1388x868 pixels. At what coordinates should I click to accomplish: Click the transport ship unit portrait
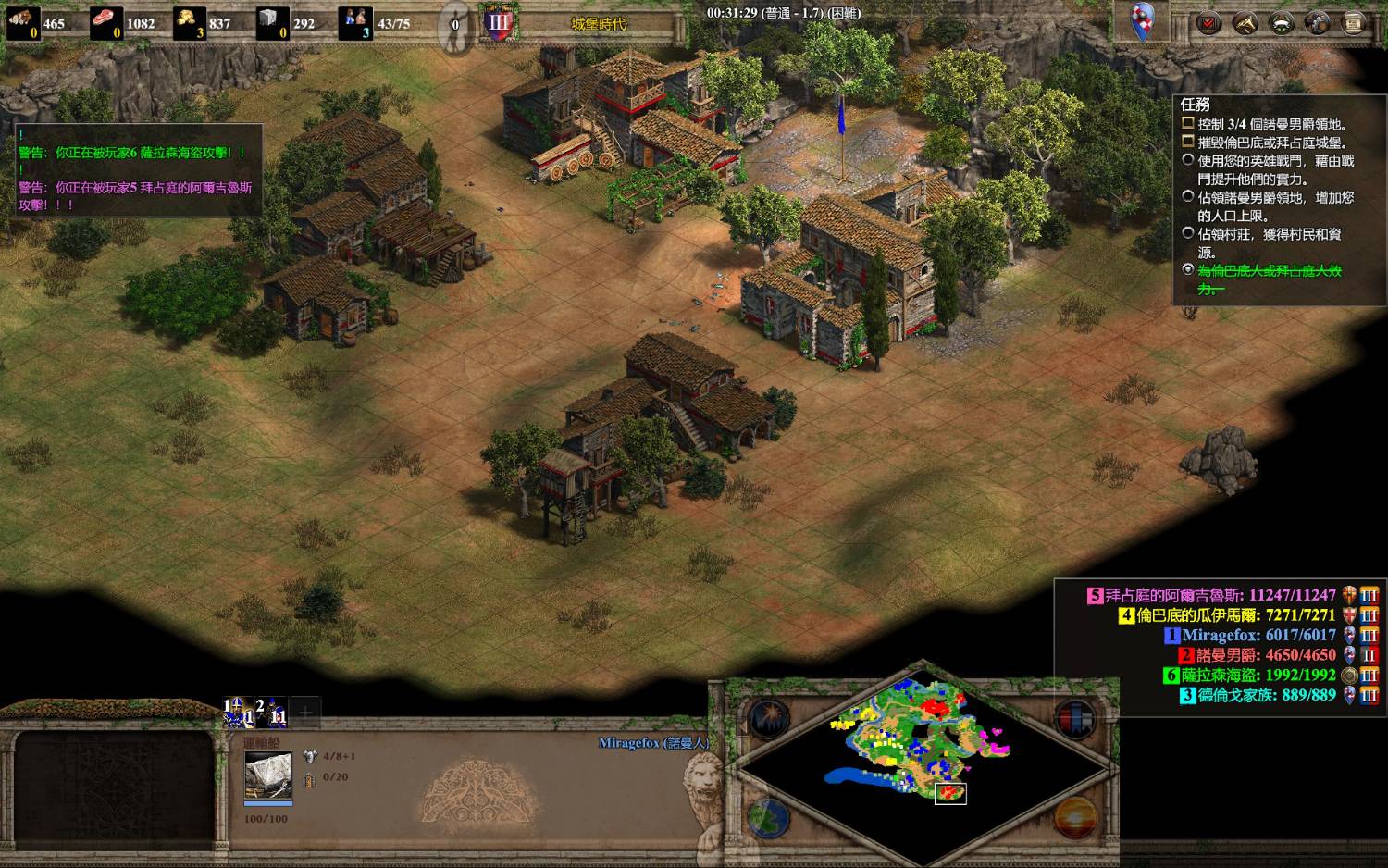268,775
